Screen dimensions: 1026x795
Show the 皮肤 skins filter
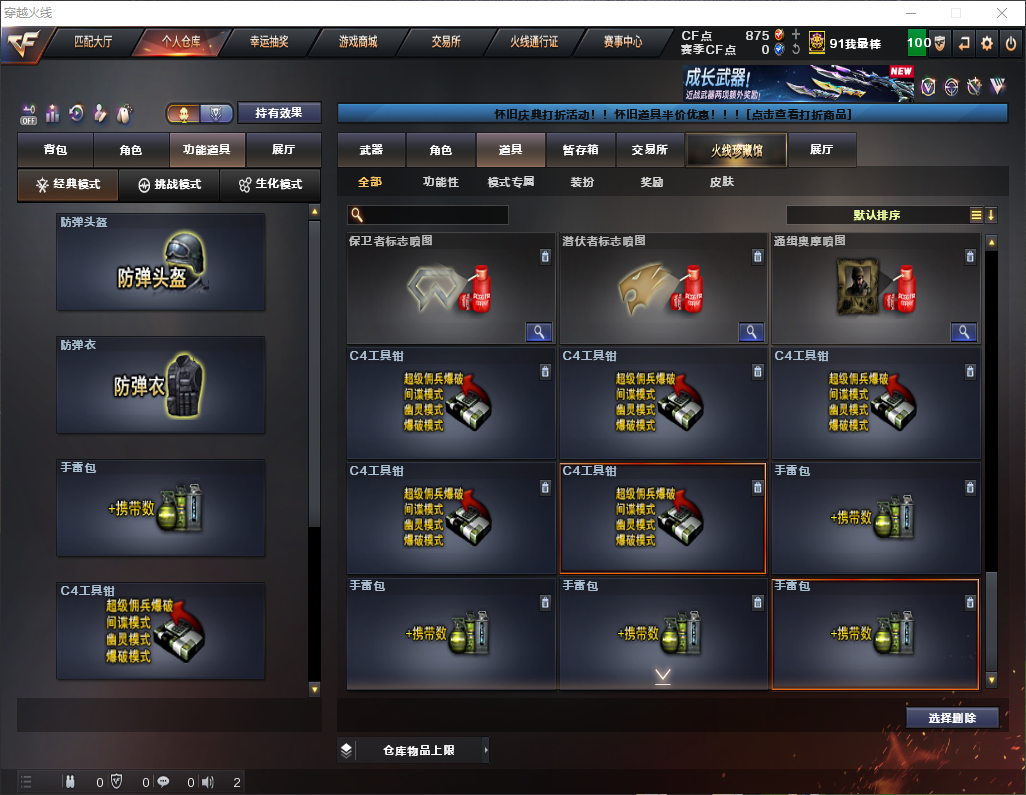click(721, 182)
